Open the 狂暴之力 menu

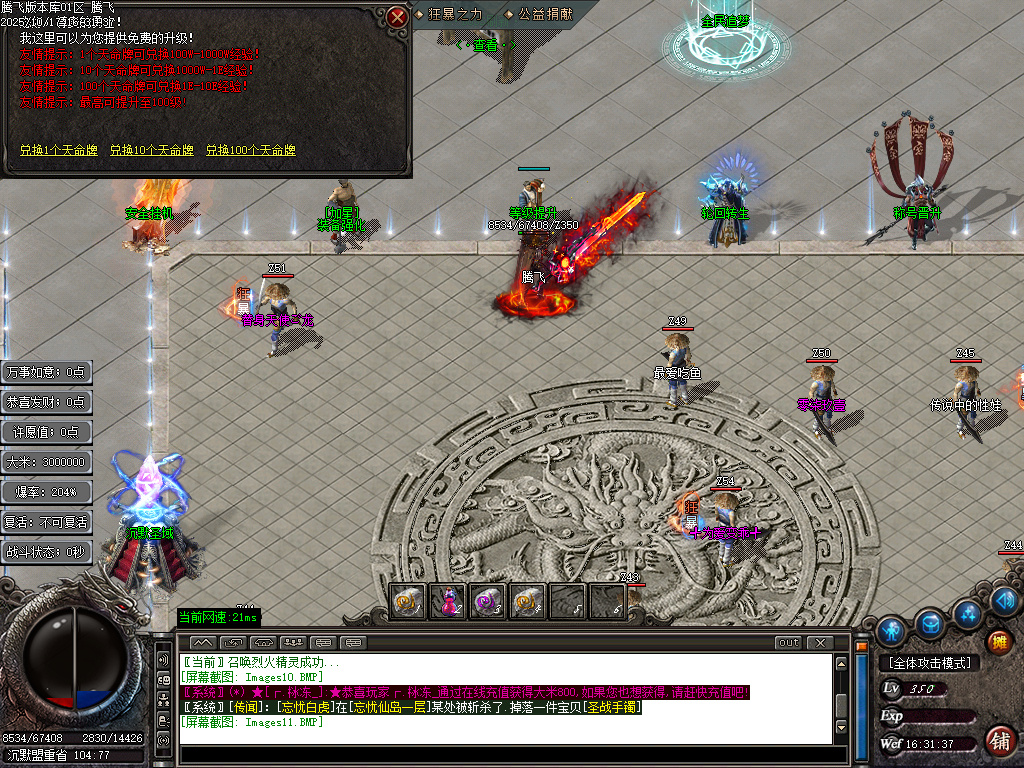(x=454, y=14)
